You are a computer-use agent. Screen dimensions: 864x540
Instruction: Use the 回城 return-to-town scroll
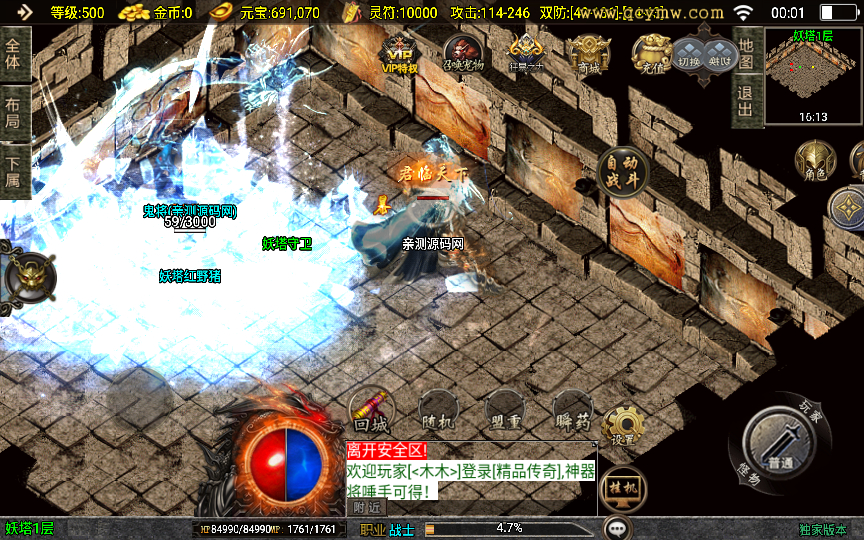coord(371,410)
